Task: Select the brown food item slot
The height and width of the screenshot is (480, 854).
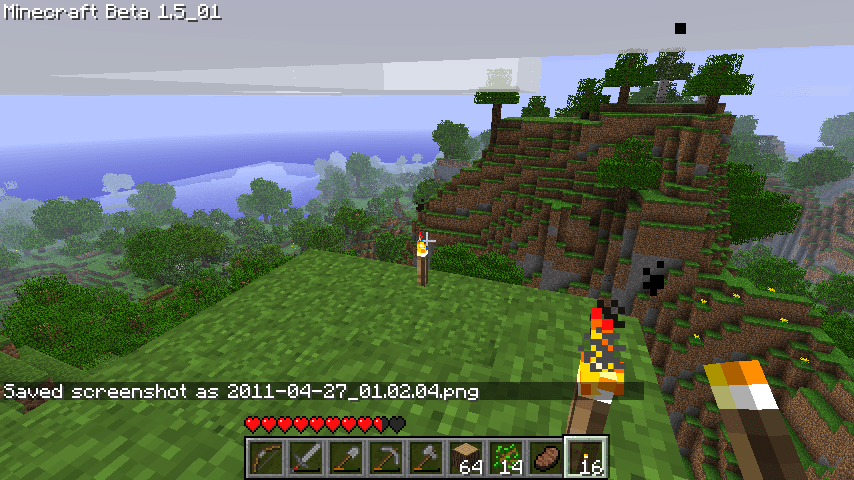Action: (x=545, y=458)
